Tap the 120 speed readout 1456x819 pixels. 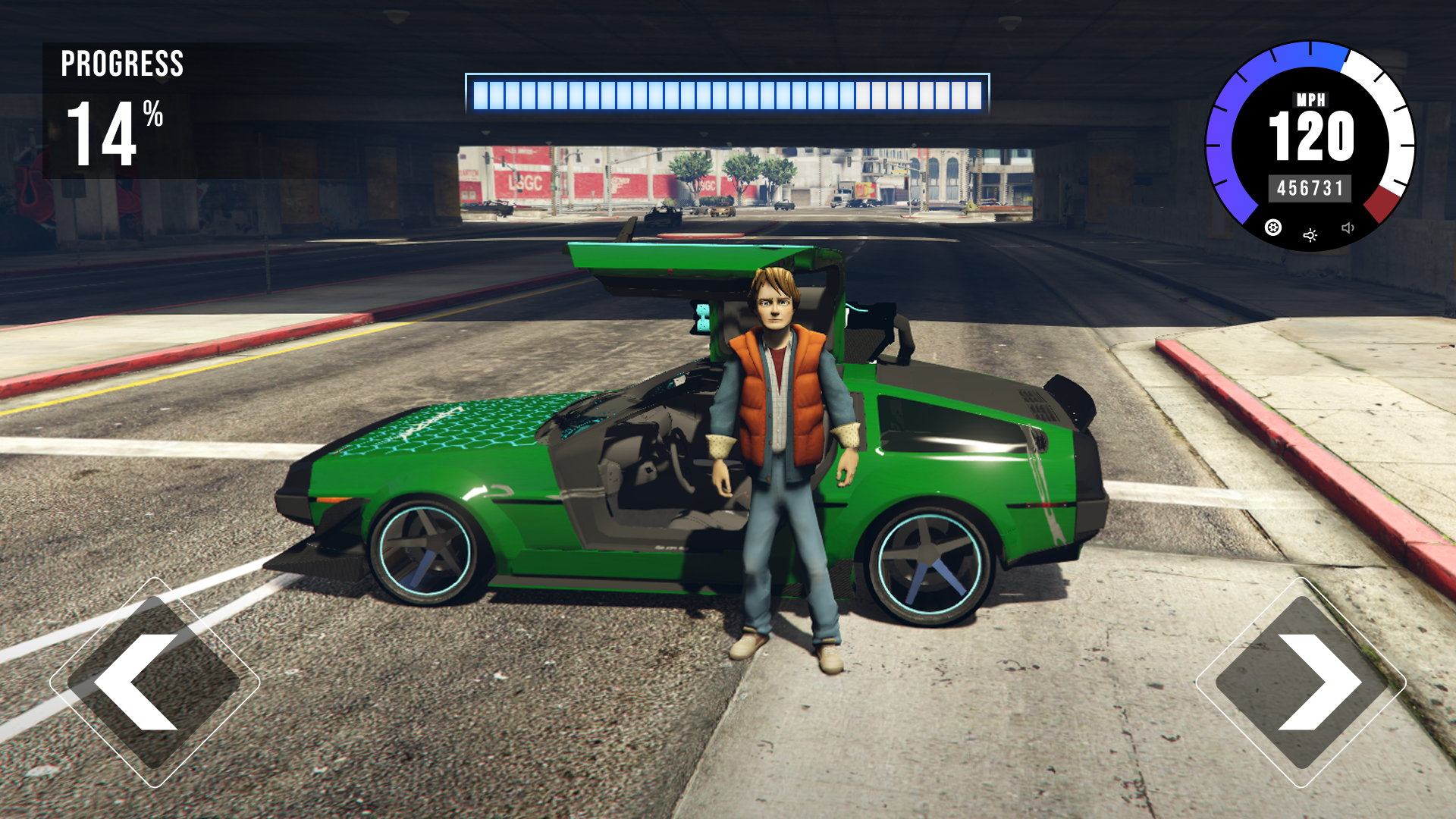point(1311,133)
